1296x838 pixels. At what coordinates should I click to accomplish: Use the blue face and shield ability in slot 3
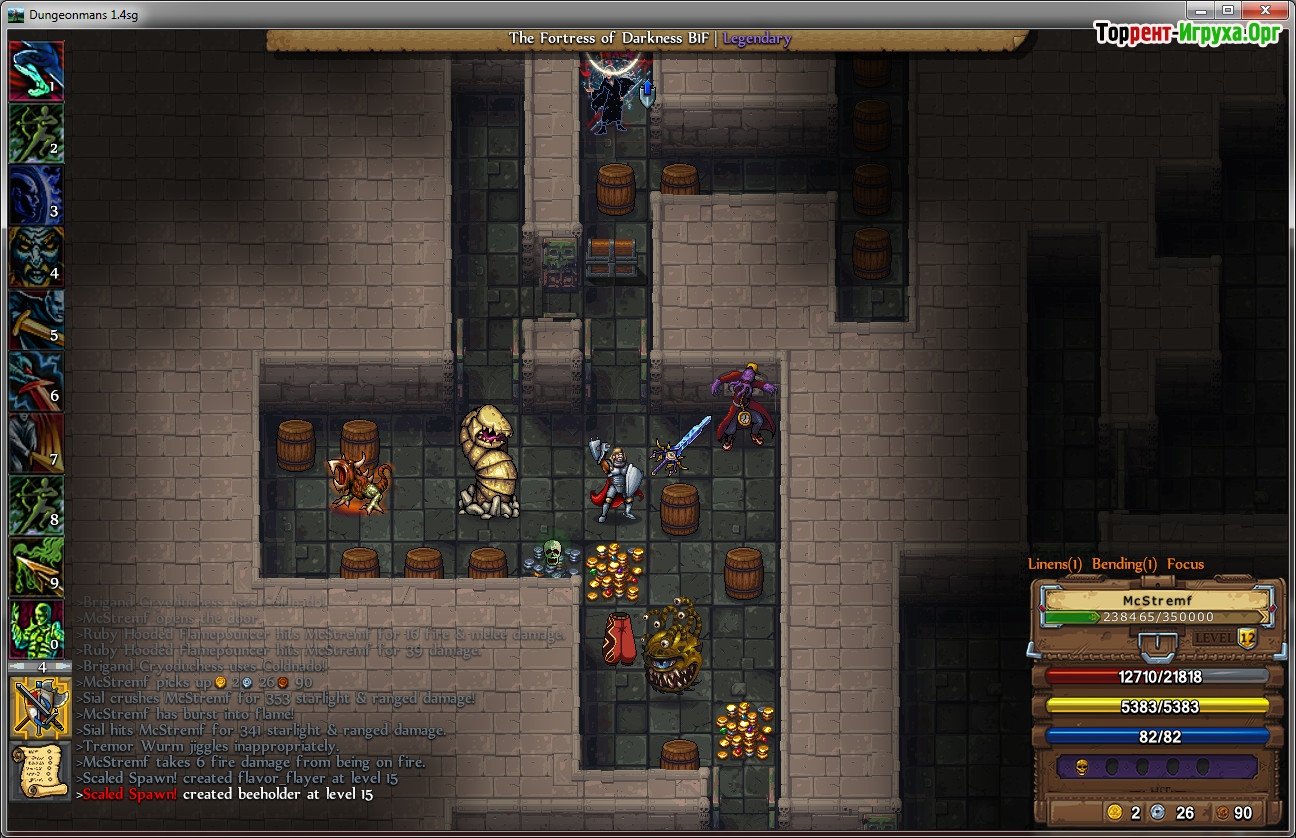[36, 195]
